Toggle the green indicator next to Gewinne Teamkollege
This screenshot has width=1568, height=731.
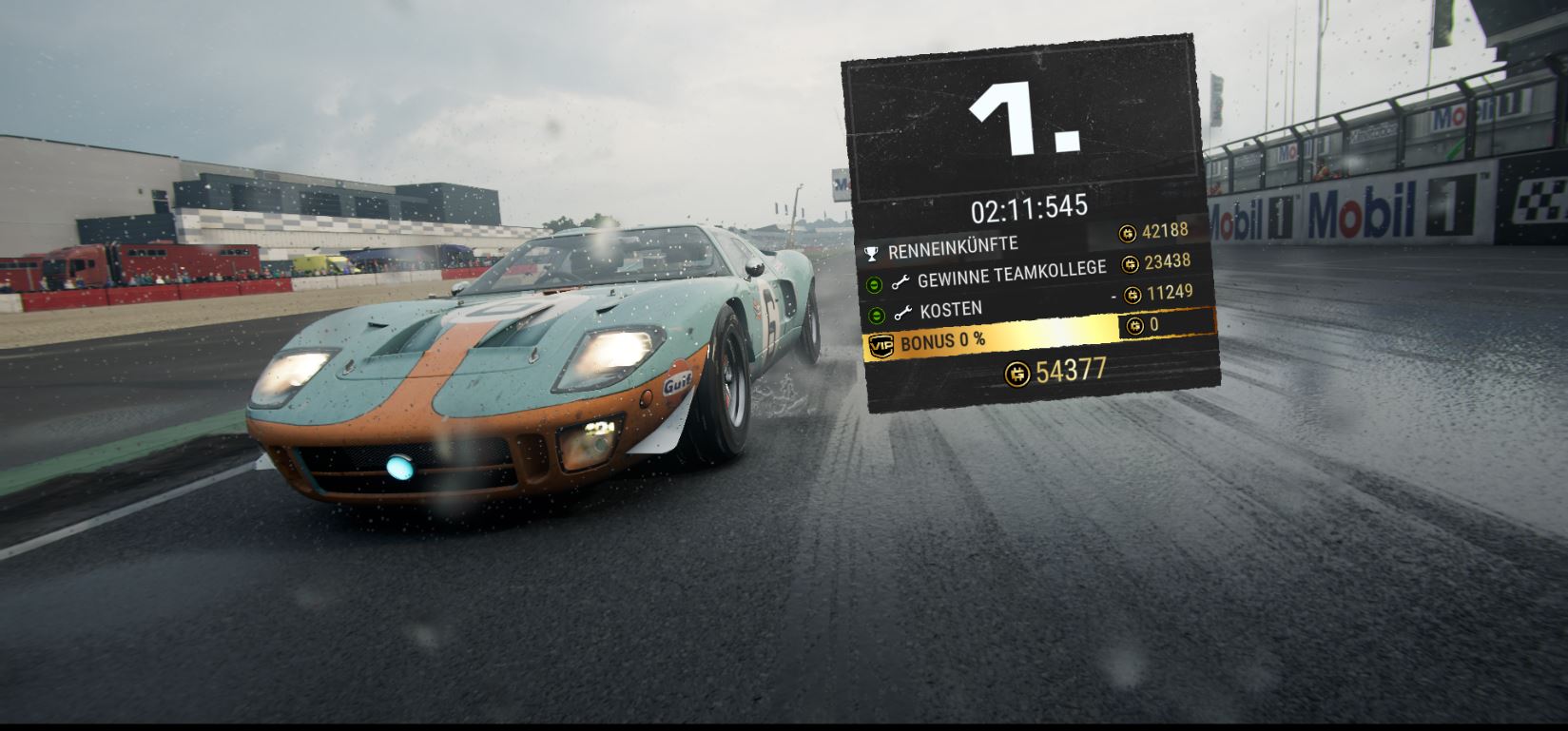874,282
